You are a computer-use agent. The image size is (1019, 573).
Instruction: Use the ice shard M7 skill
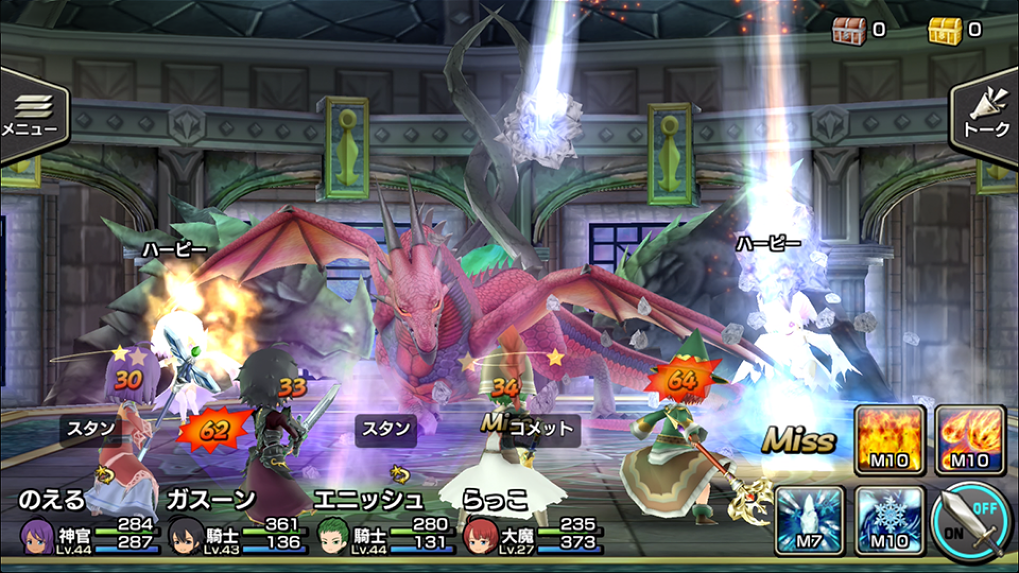807,519
